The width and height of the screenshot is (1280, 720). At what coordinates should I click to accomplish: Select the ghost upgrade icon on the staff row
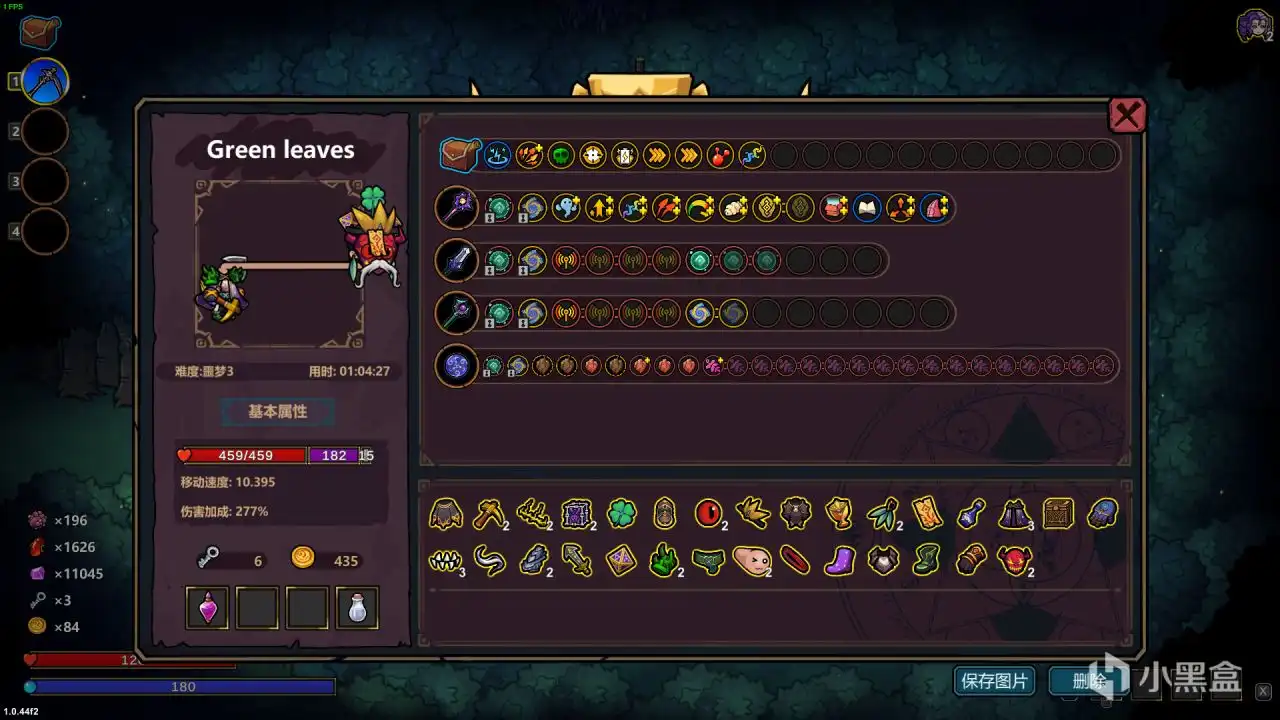coord(567,207)
